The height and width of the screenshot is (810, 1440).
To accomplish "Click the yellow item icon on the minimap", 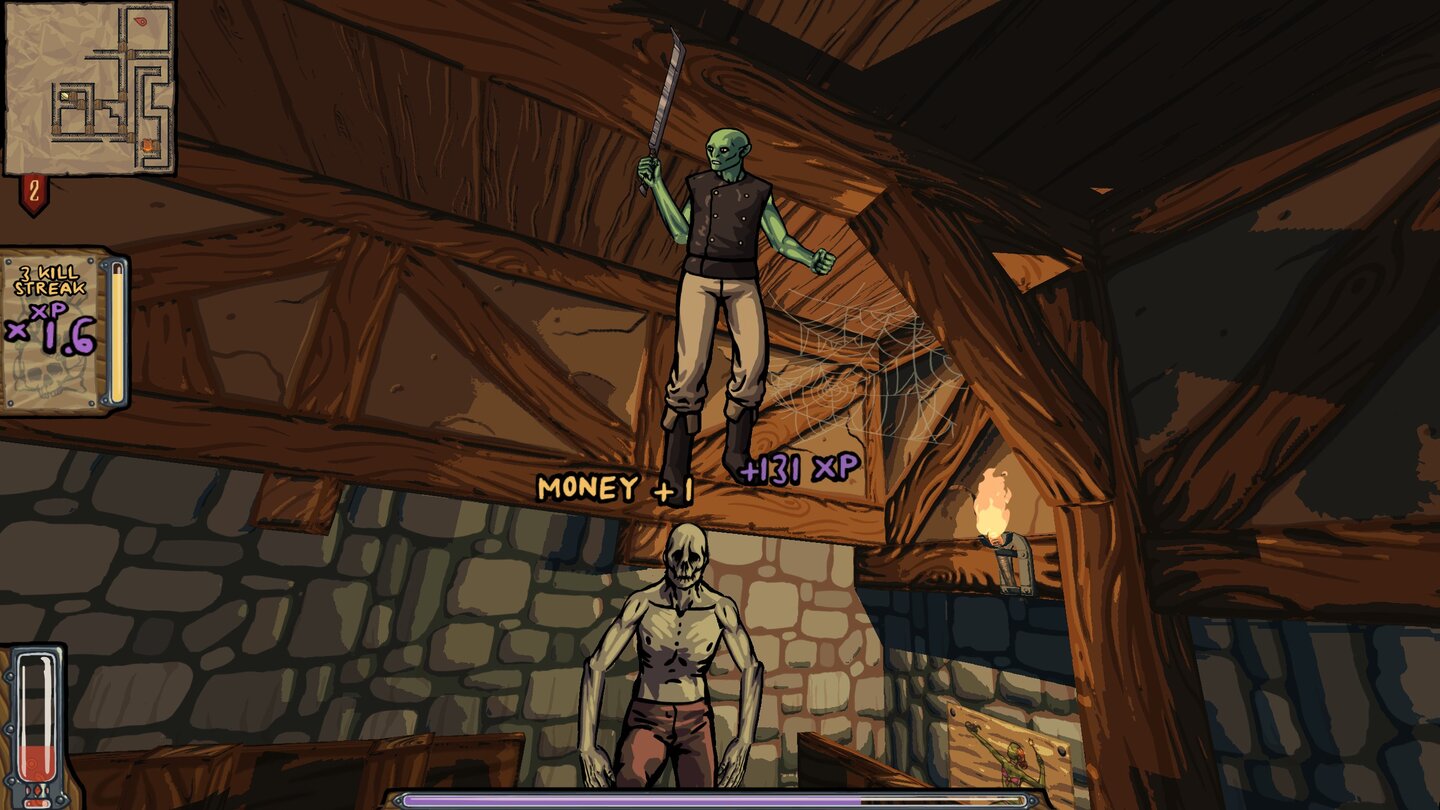I will pyautogui.click(x=64, y=96).
